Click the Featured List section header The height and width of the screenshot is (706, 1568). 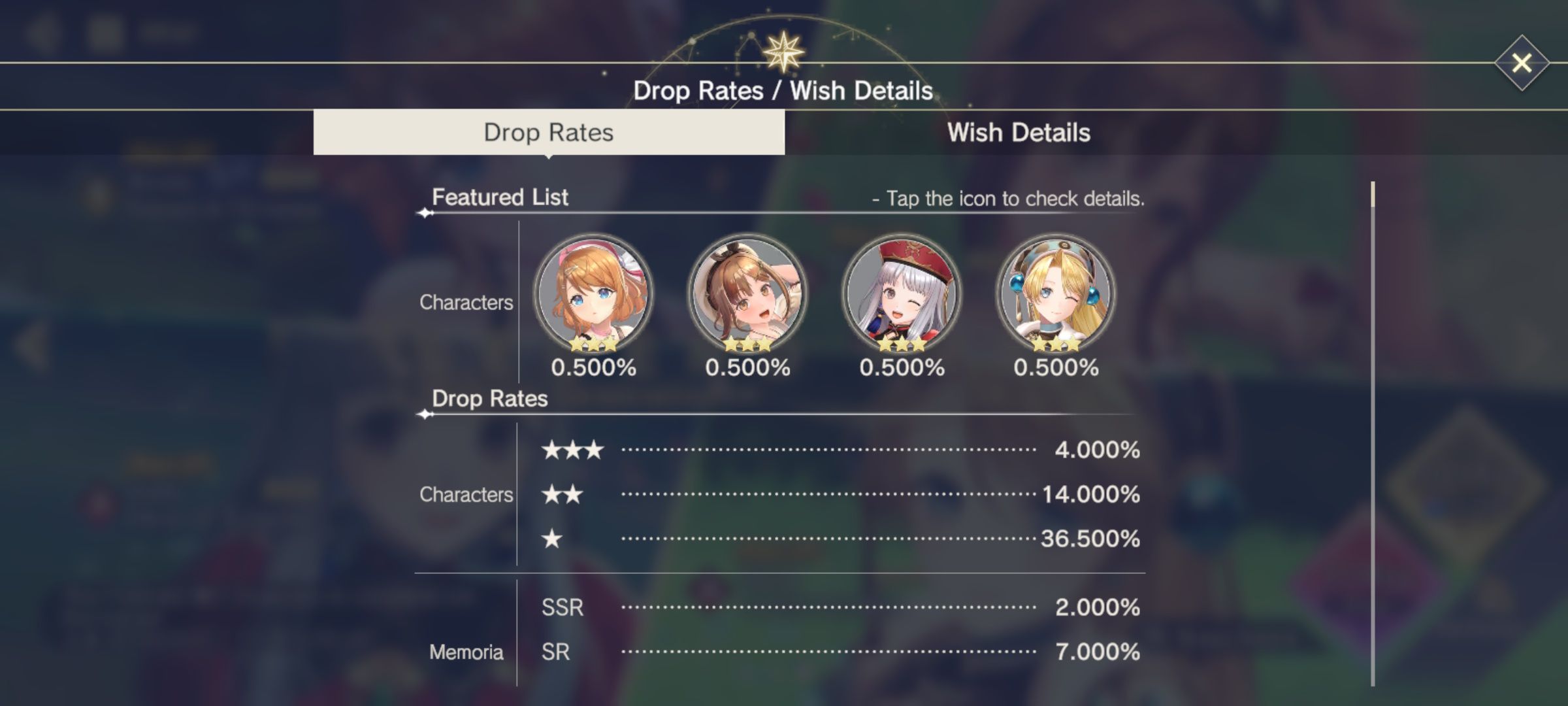[x=500, y=197]
